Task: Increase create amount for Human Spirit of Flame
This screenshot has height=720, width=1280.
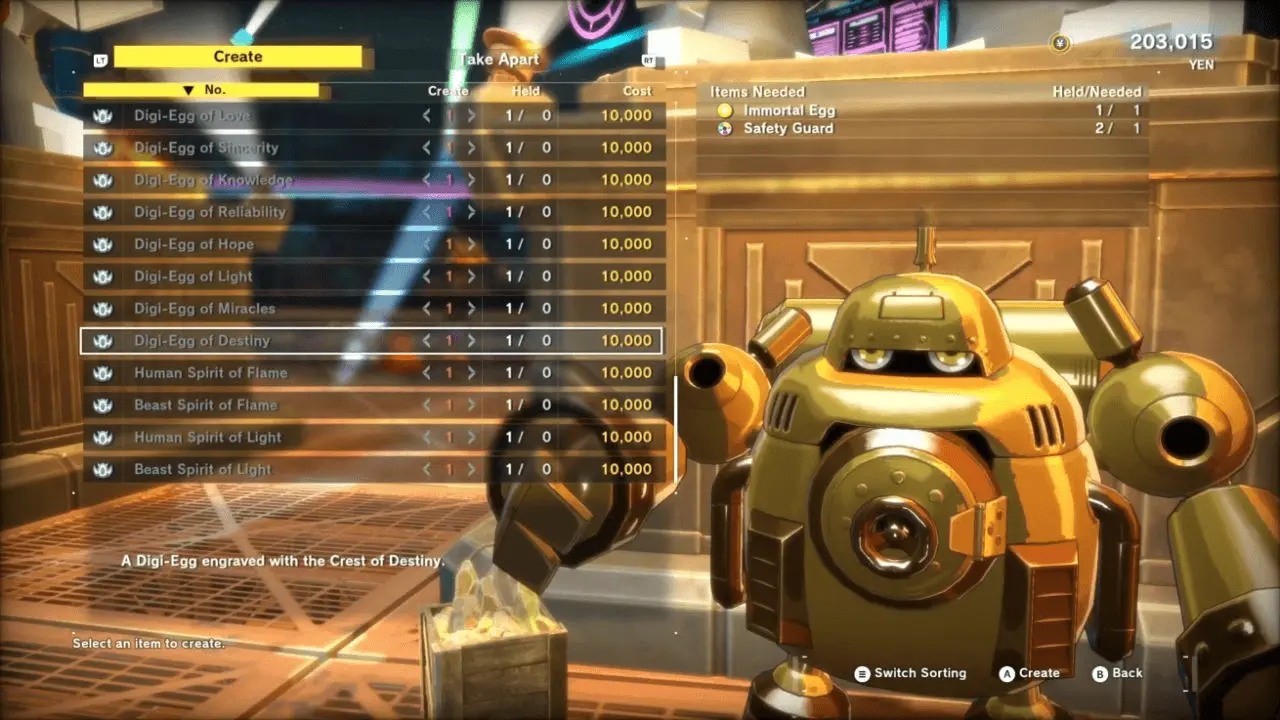Action: click(471, 373)
